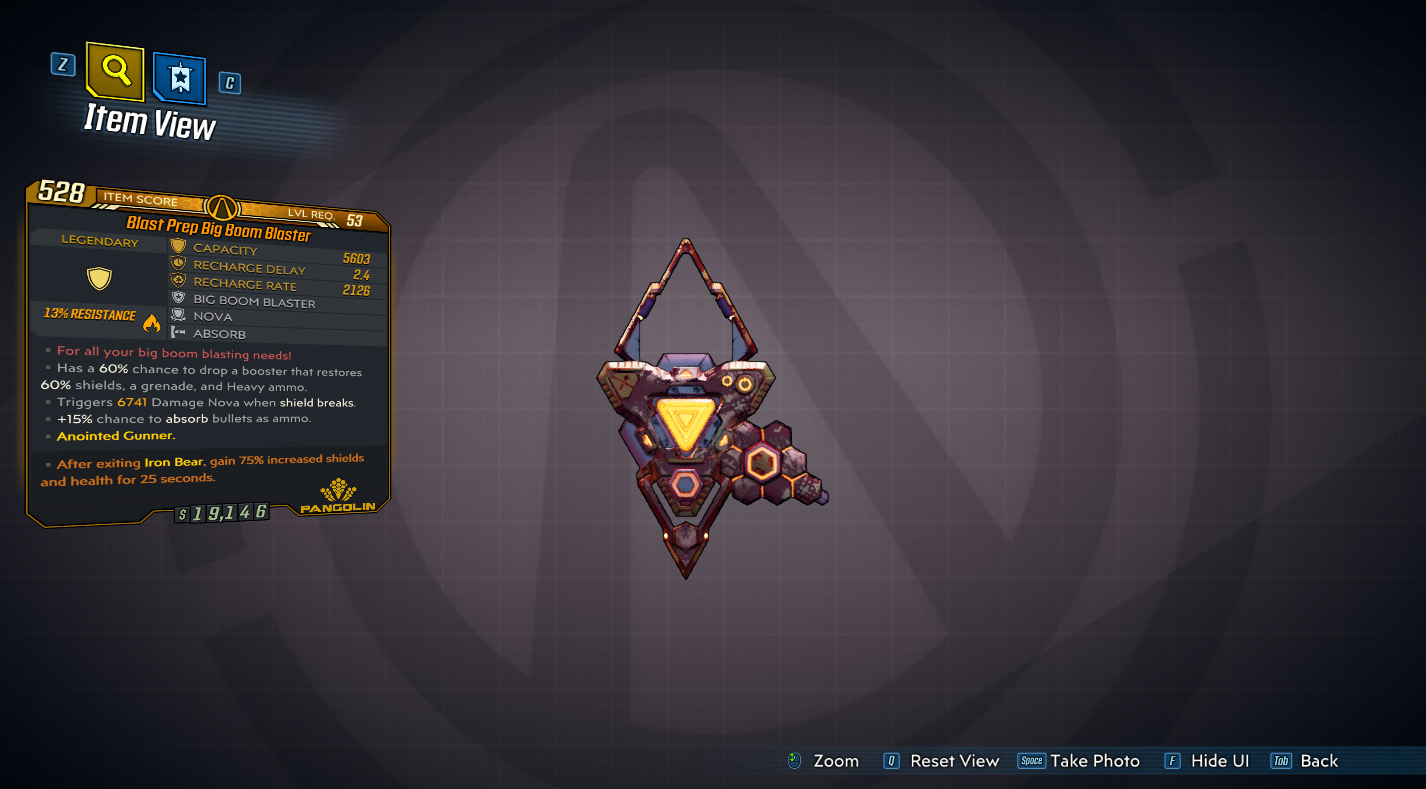Screen dimensions: 1426x789
Task: Click the Absorb effect icon
Action: pyautogui.click(x=179, y=336)
